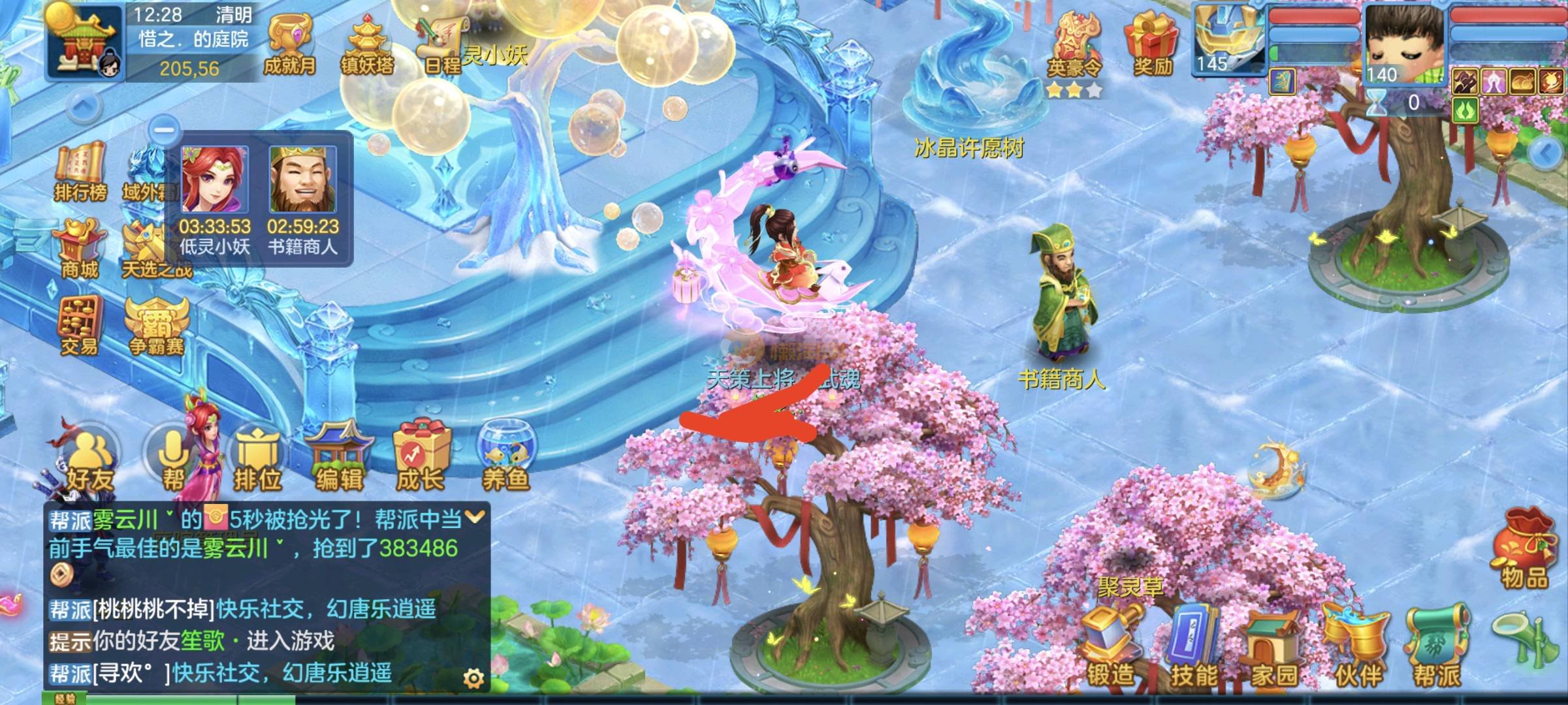Open the 日程 schedule scroll
The image size is (1568, 705).
click(443, 44)
